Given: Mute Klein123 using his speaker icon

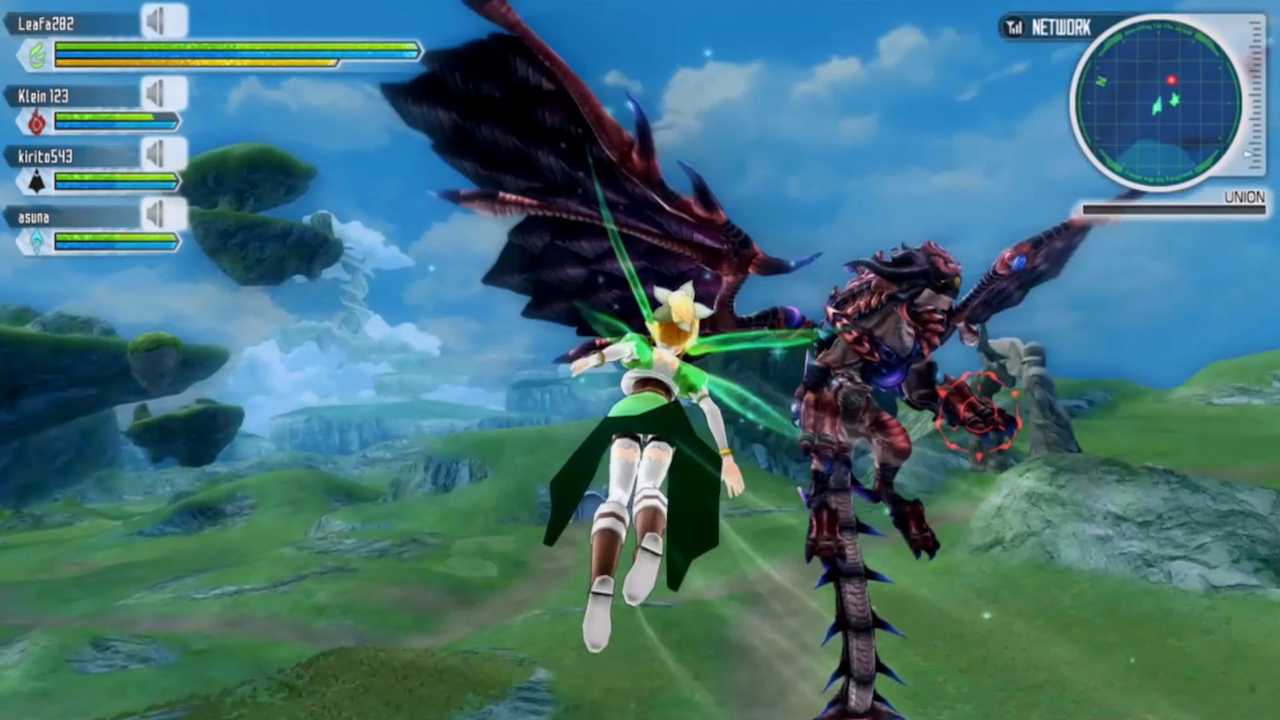Looking at the screenshot, I should [157, 95].
